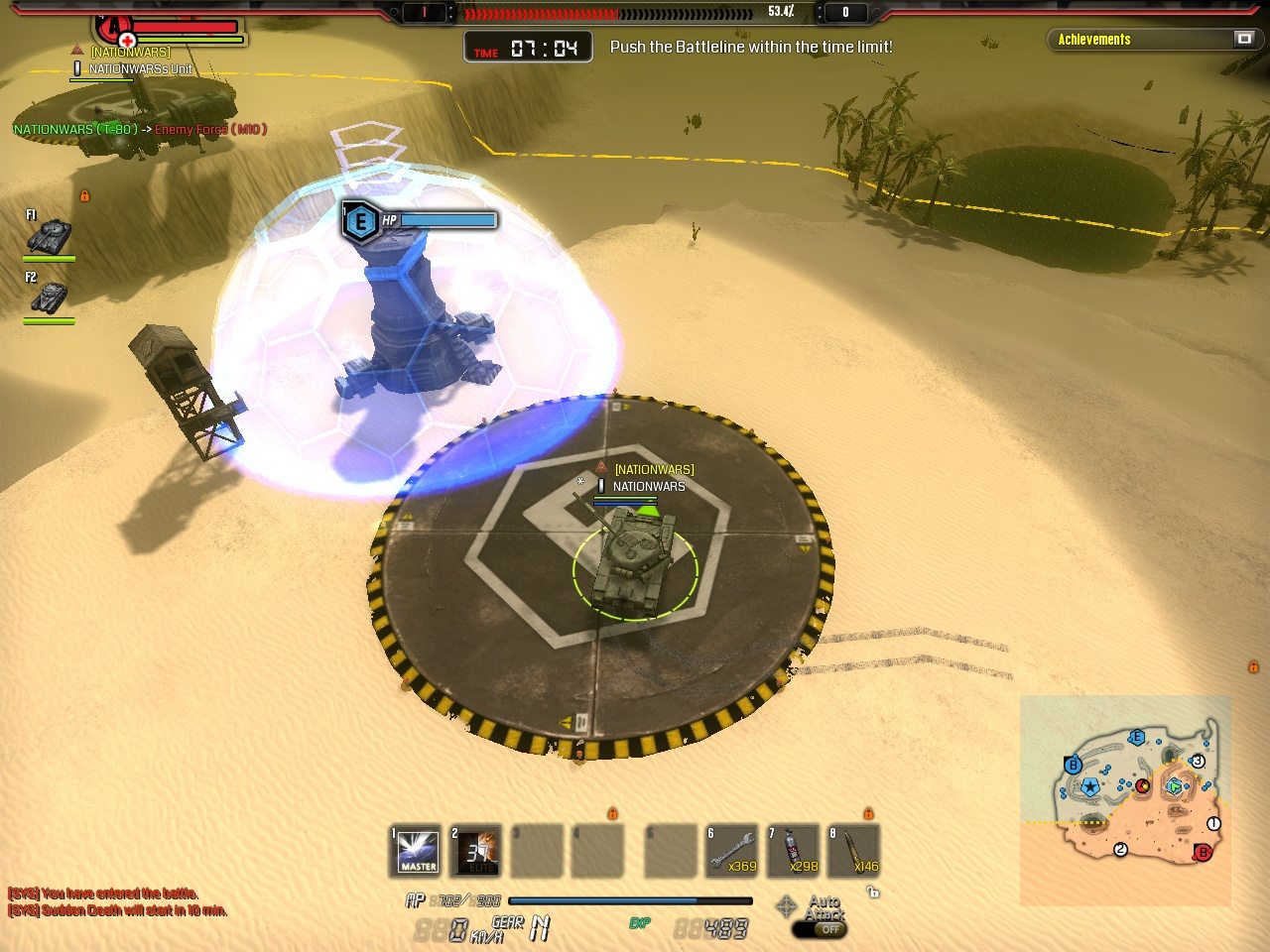Use the Elite skill in slot 2
Image resolution: width=1270 pixels, height=952 pixels.
click(x=477, y=851)
